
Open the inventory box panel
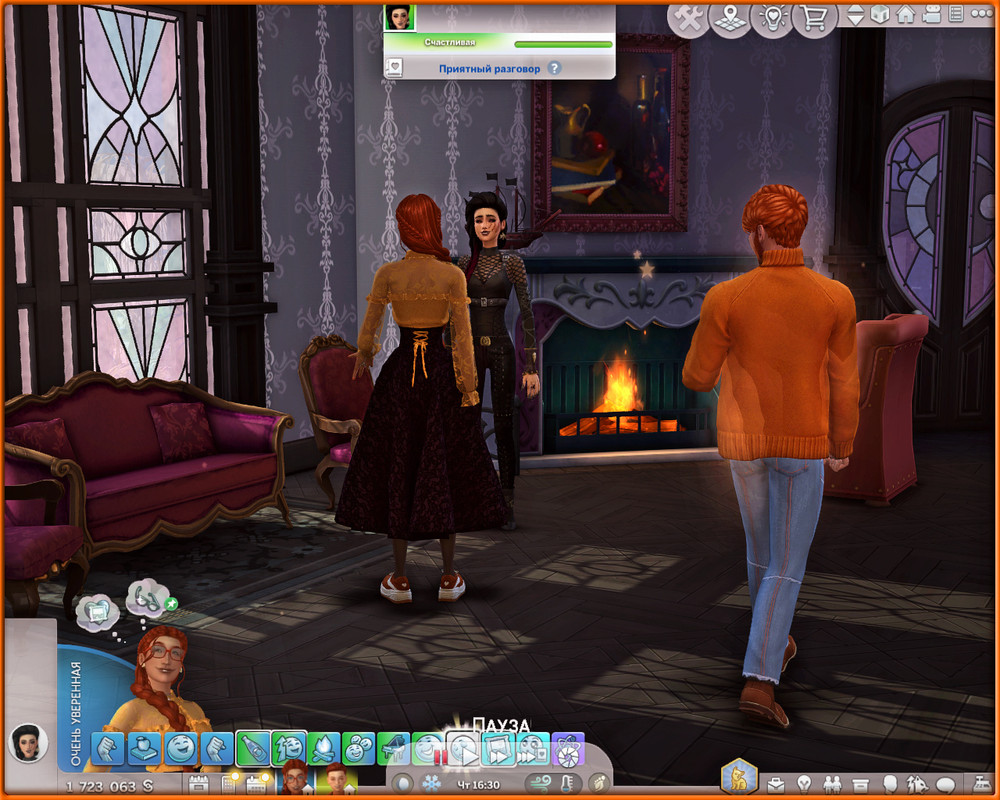pos(859,783)
